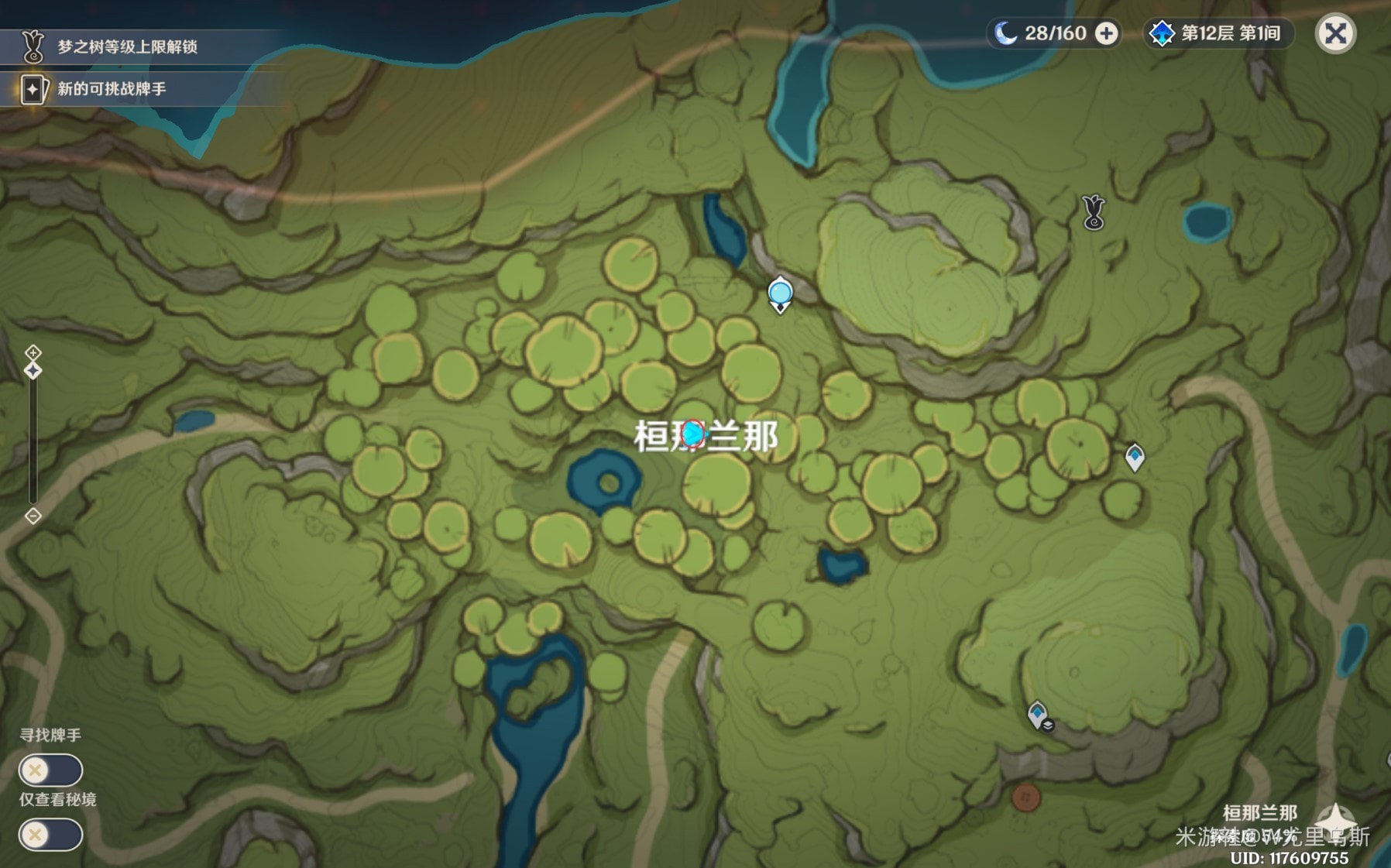Open the 新的可挑战牌手 notification
Viewport: 1391px width, 868px height.
112,89
